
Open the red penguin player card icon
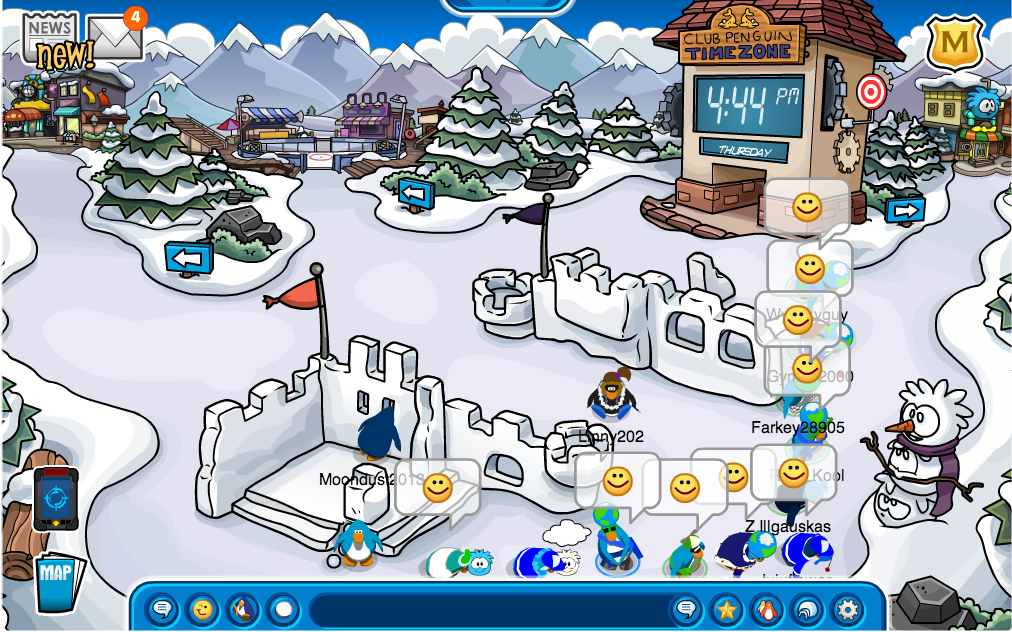coord(766,608)
